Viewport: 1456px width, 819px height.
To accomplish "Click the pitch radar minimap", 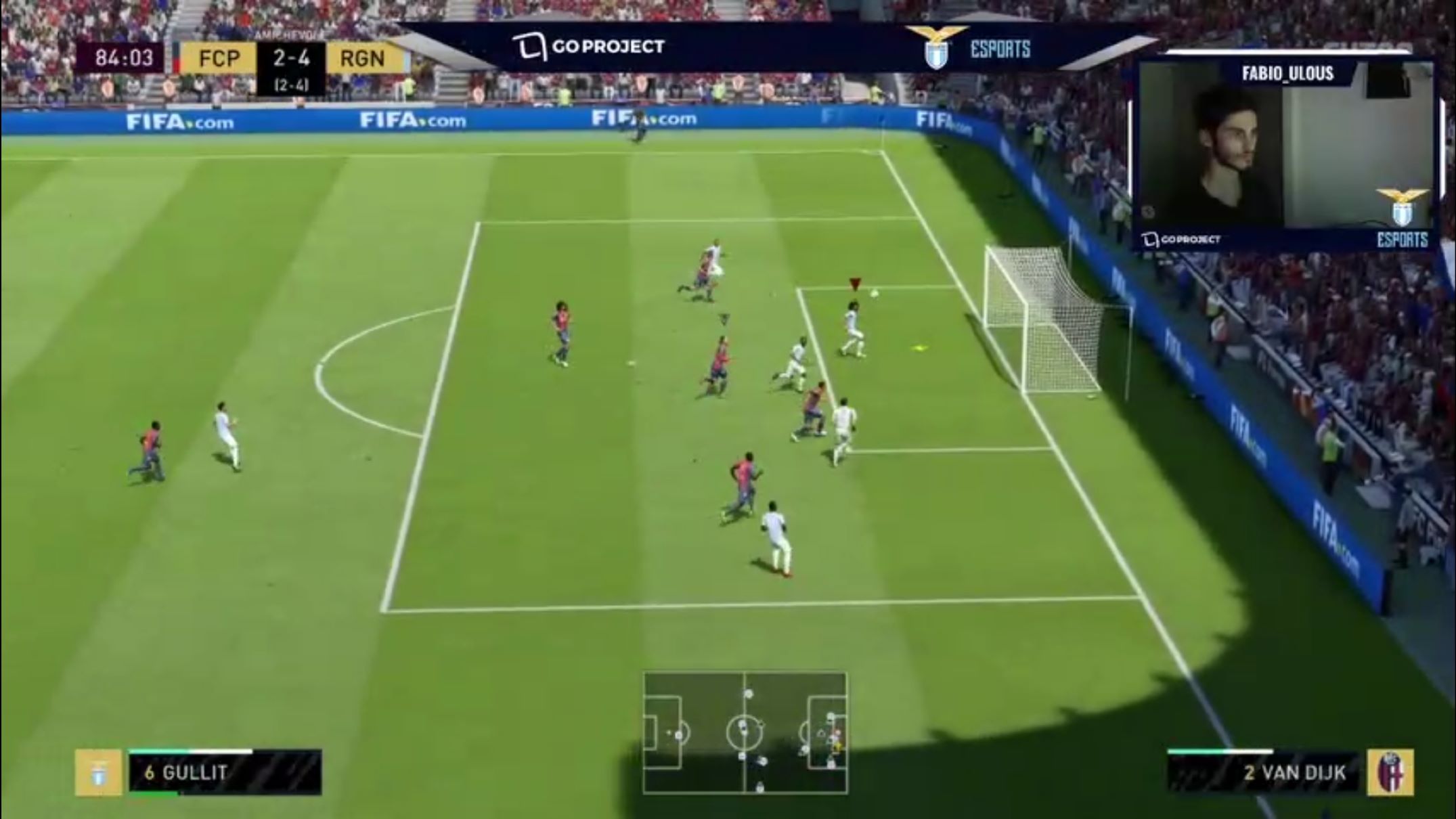I will (x=745, y=733).
